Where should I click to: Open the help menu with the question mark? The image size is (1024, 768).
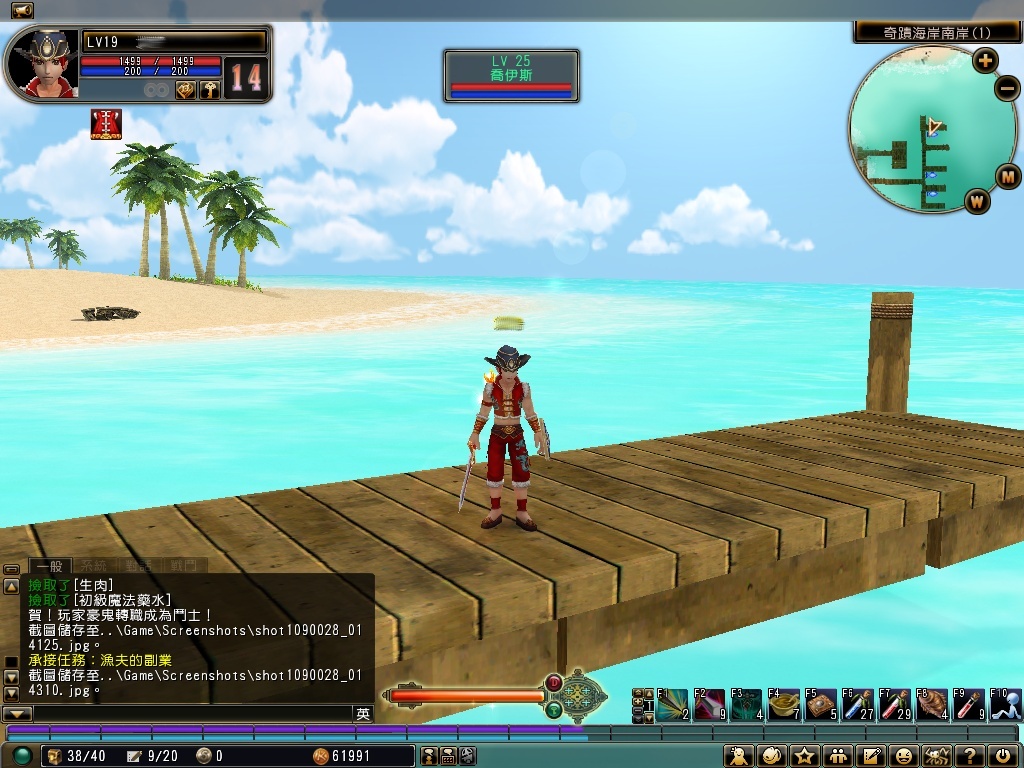(968, 756)
